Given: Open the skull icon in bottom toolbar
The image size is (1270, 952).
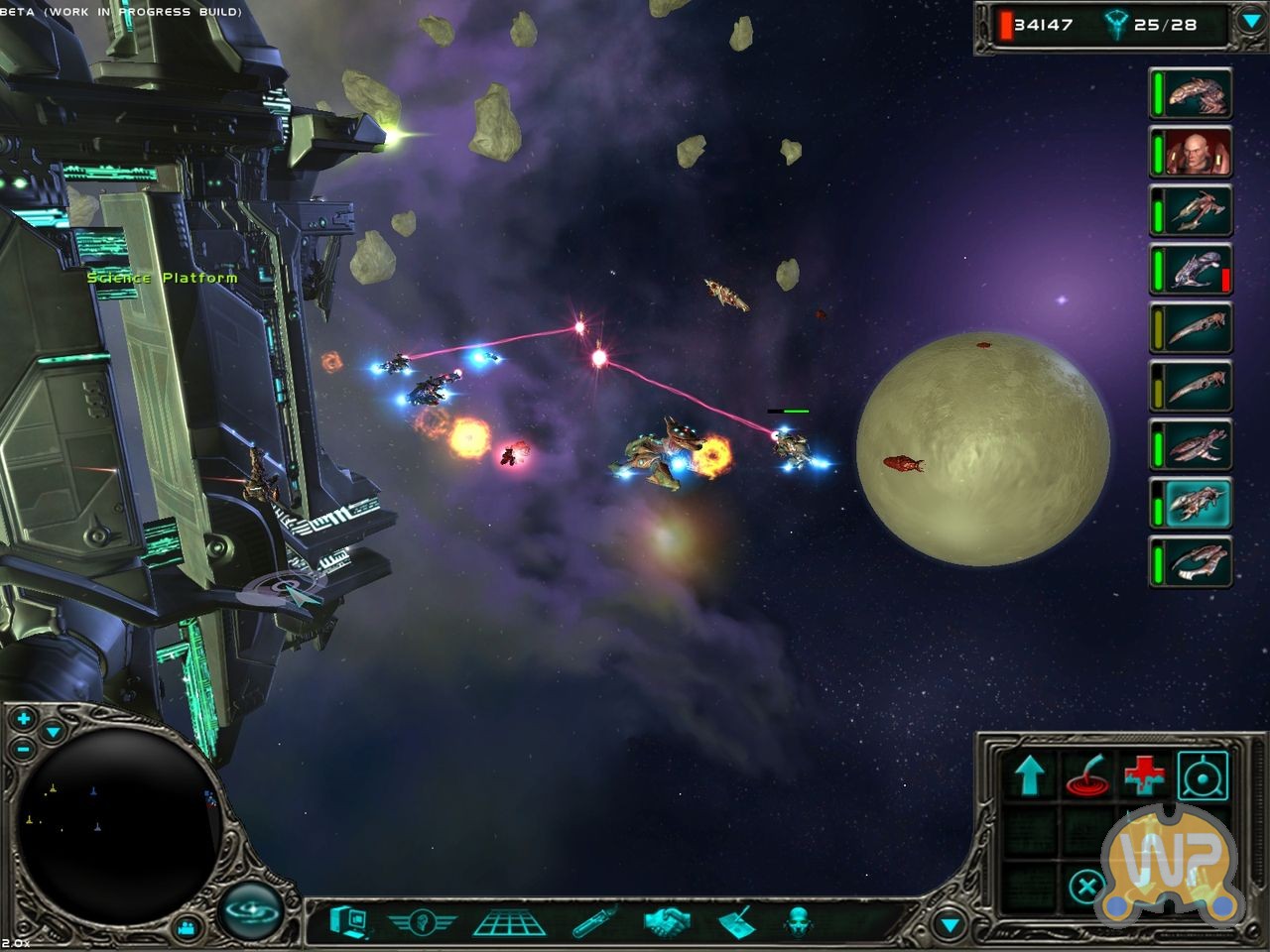Looking at the screenshot, I should pyautogui.click(x=798, y=922).
